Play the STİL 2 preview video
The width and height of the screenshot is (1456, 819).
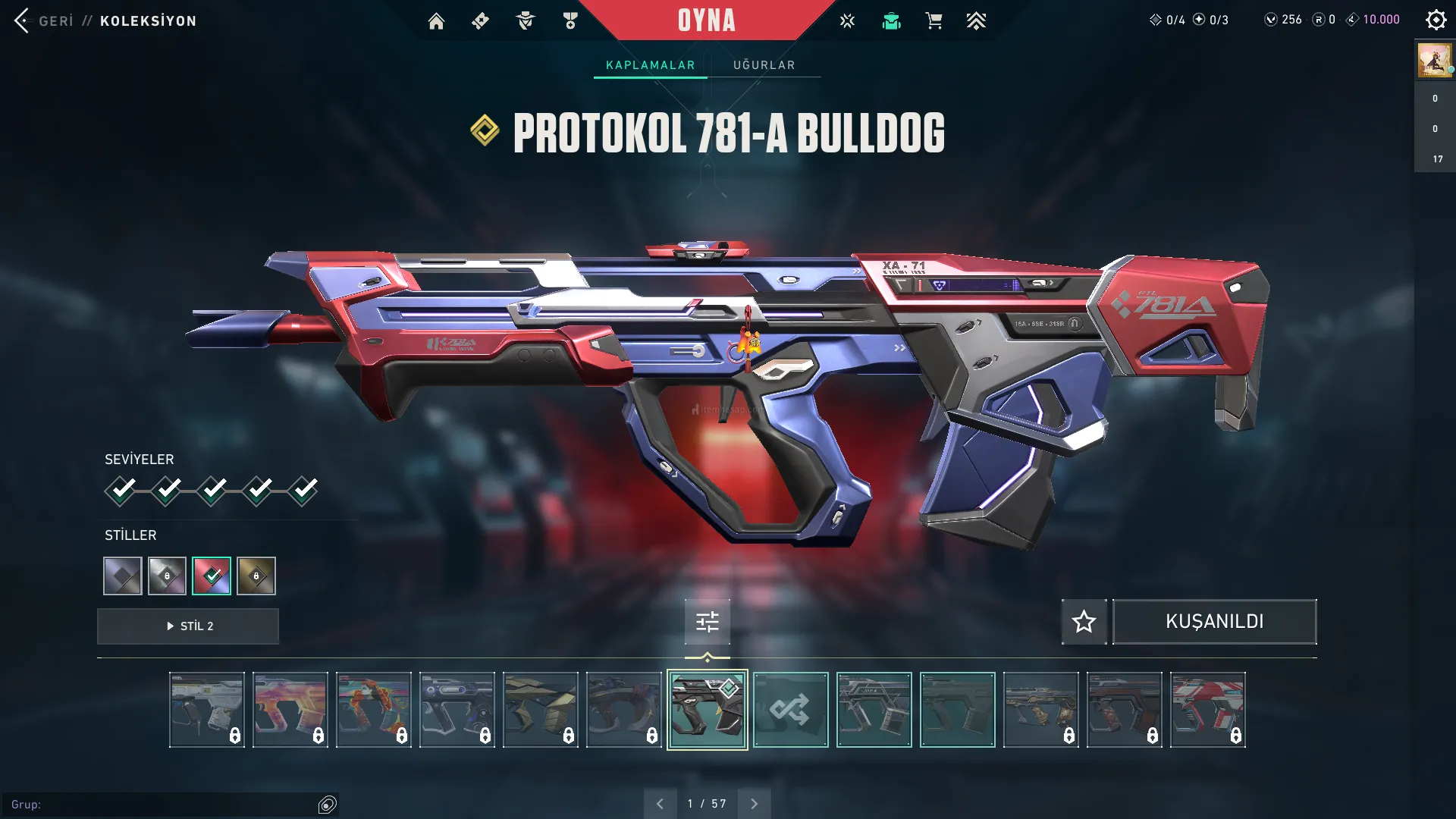[x=188, y=626]
